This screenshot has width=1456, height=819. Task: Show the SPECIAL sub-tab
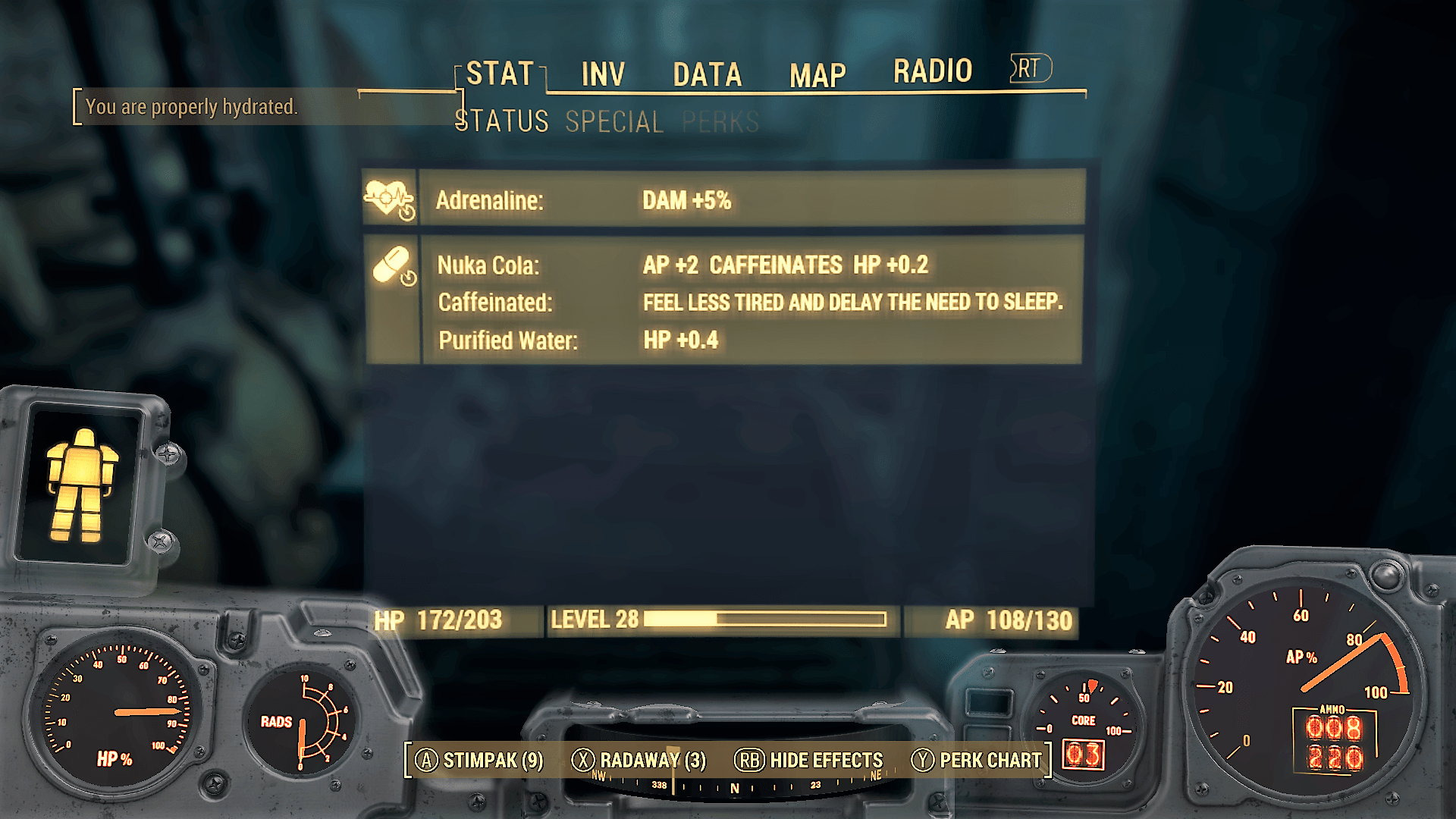tap(614, 121)
